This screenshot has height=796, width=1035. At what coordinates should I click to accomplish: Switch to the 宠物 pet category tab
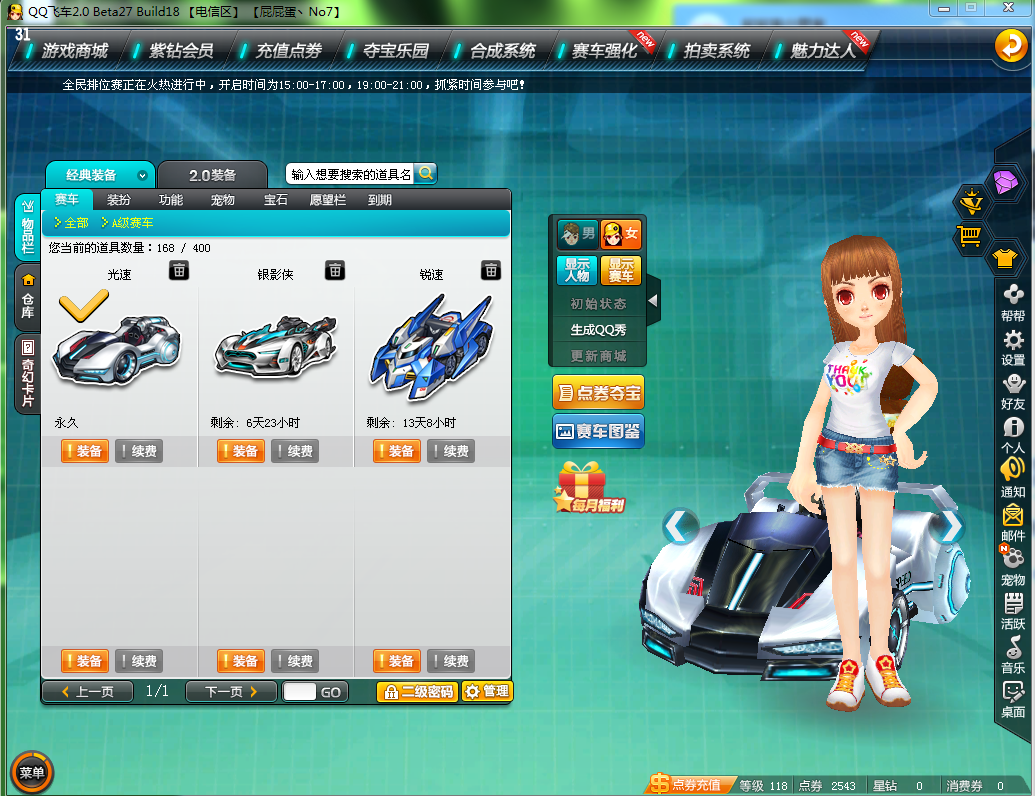(223, 200)
